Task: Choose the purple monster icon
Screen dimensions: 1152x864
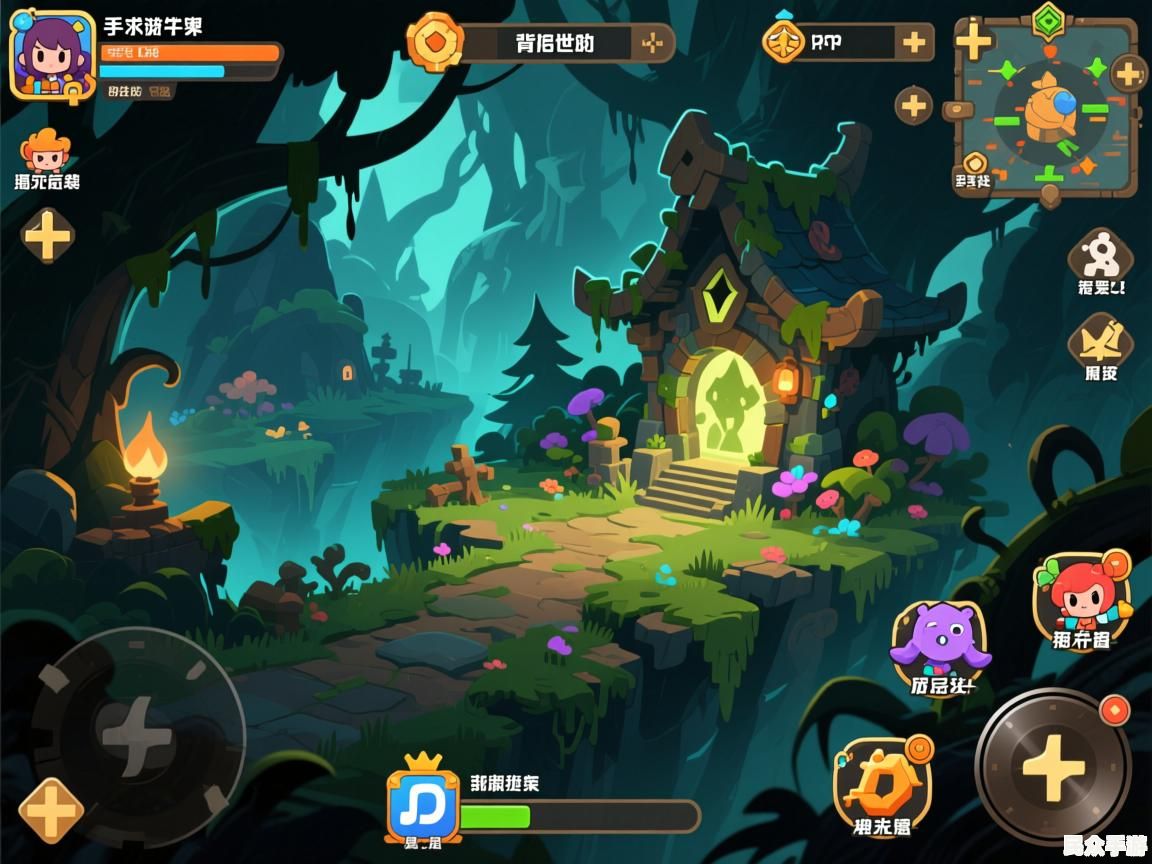Action: [940, 641]
